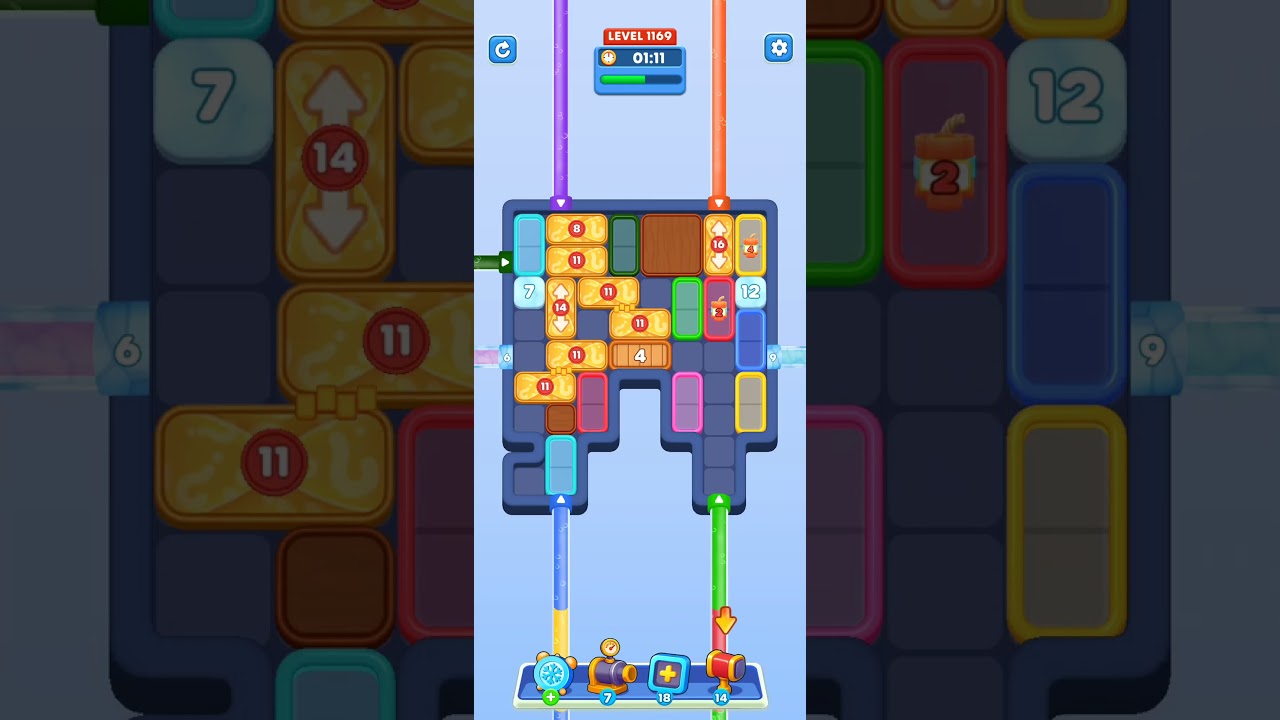The height and width of the screenshot is (720, 1280).
Task: Tap the restart level icon
Action: point(503,49)
